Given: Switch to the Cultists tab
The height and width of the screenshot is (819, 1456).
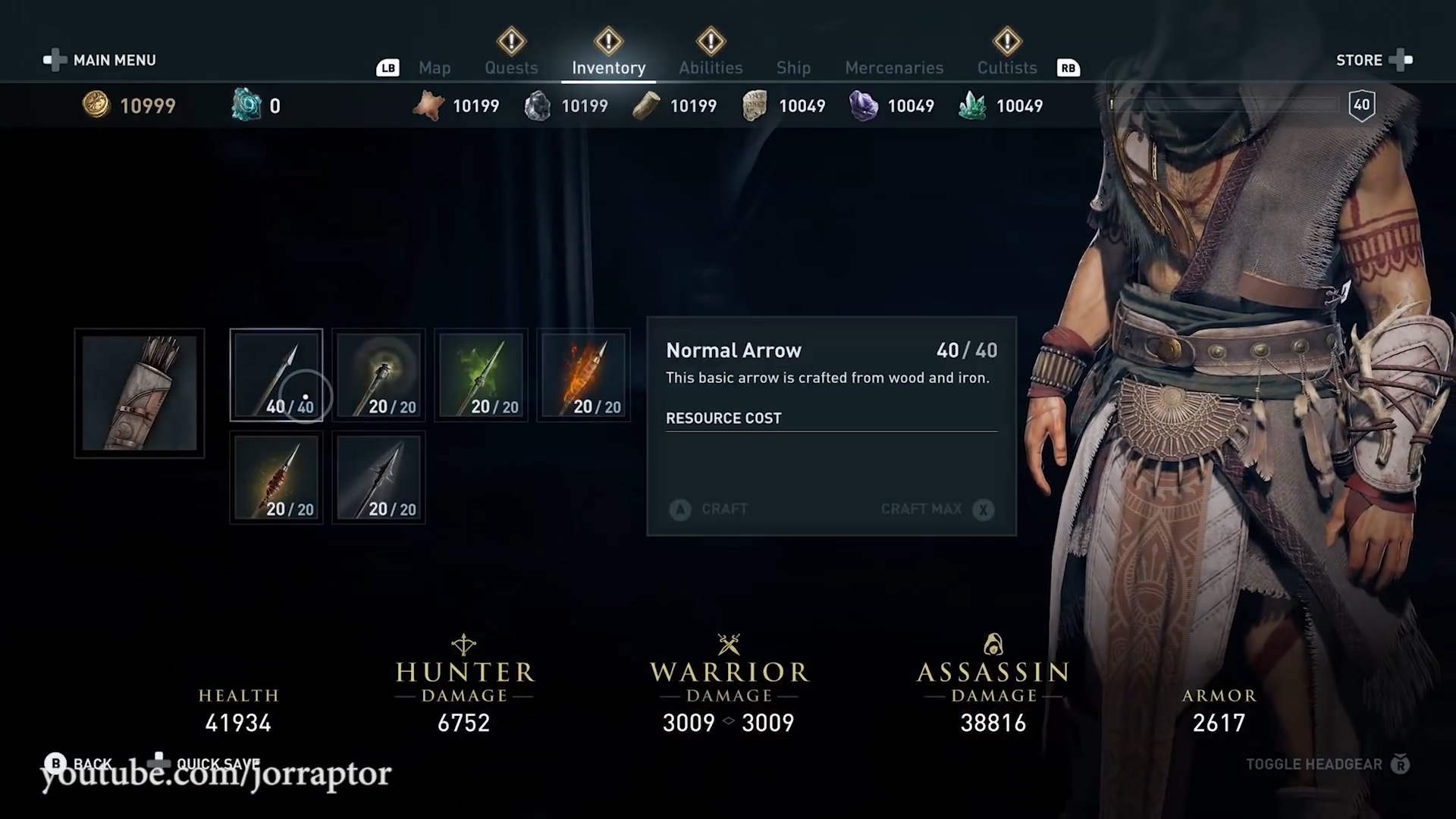Looking at the screenshot, I should pyautogui.click(x=1006, y=68).
